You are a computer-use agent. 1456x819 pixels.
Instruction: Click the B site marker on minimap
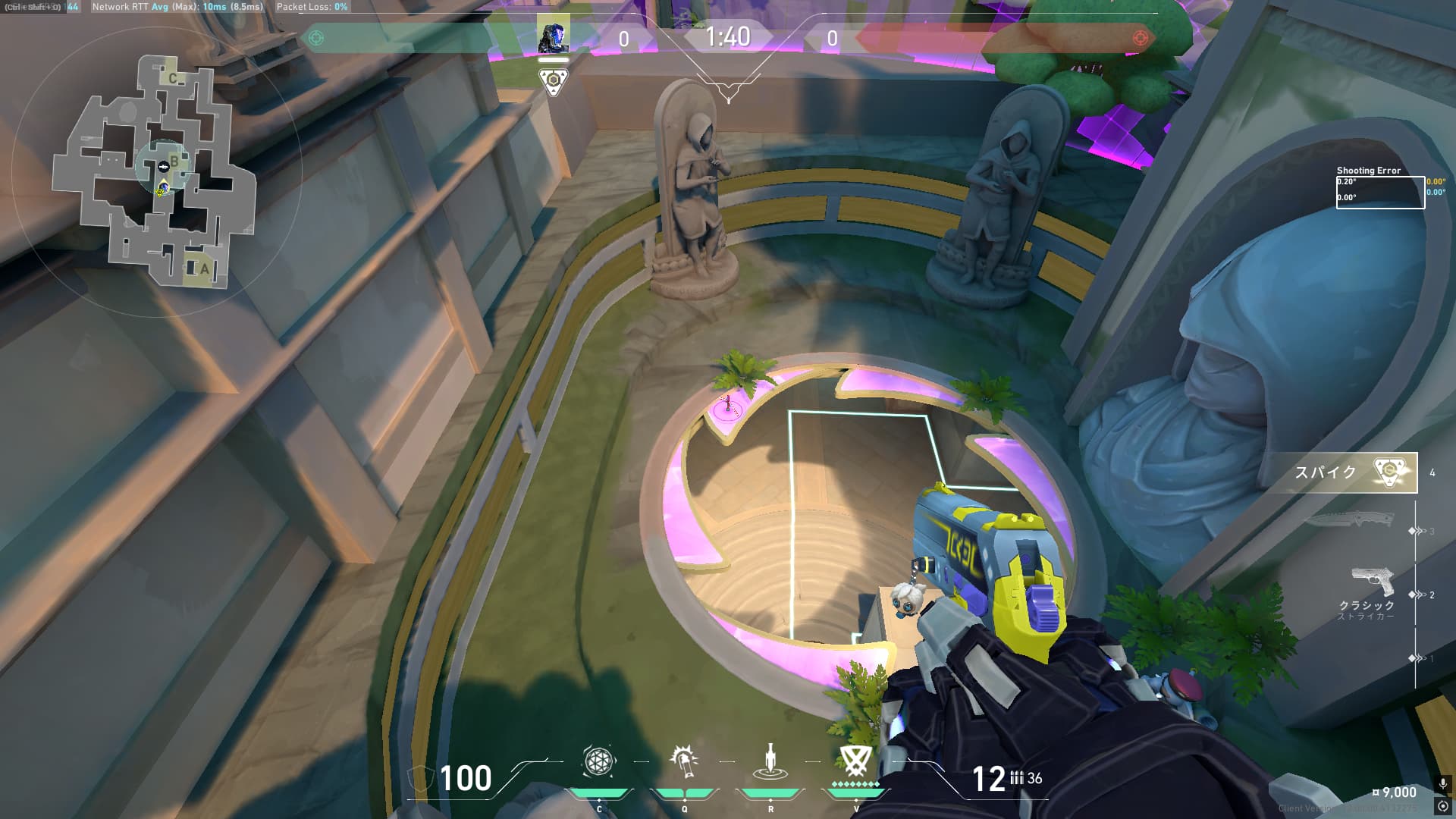pos(174,161)
